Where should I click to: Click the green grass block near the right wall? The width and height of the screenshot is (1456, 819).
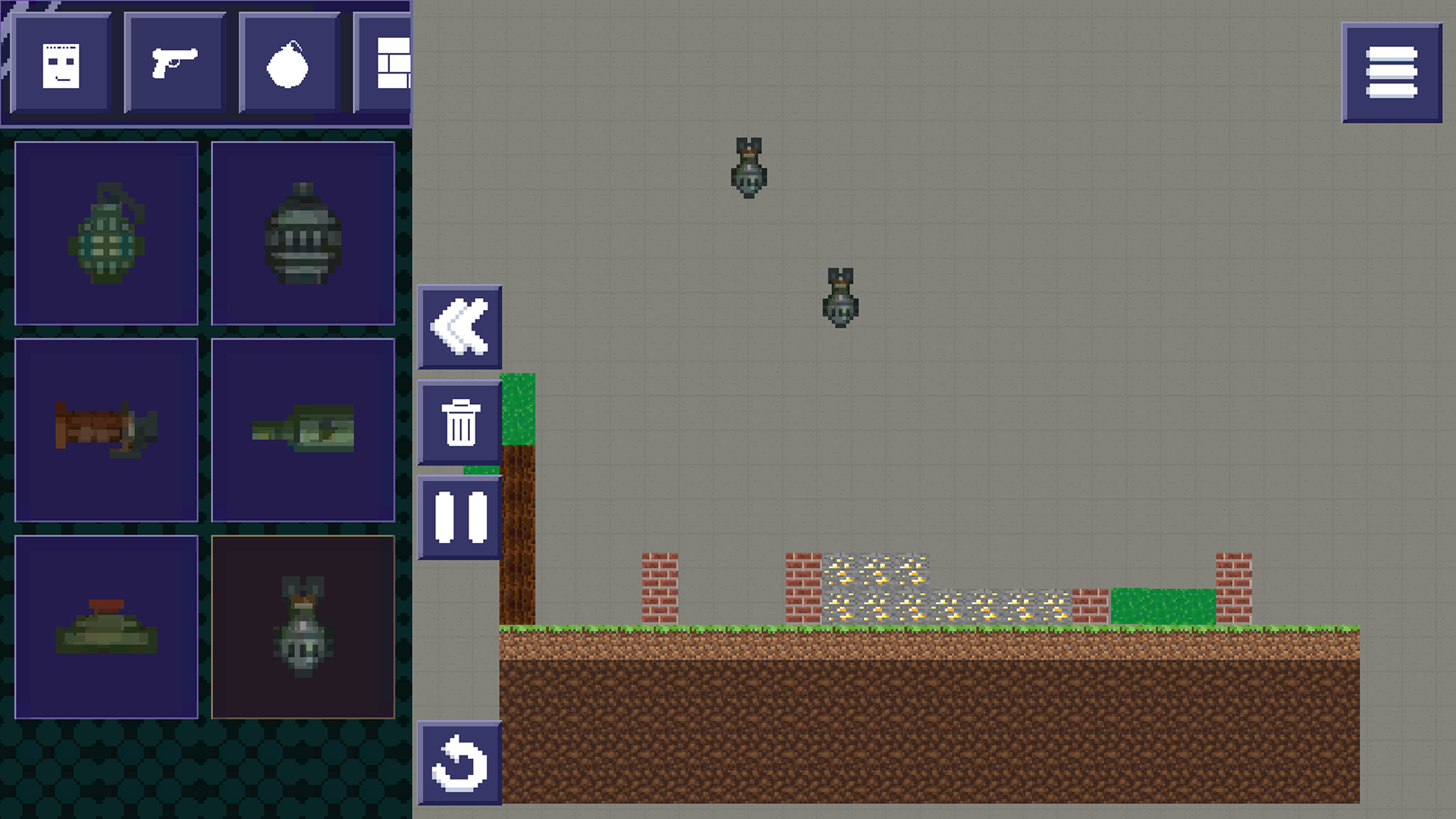(1164, 607)
